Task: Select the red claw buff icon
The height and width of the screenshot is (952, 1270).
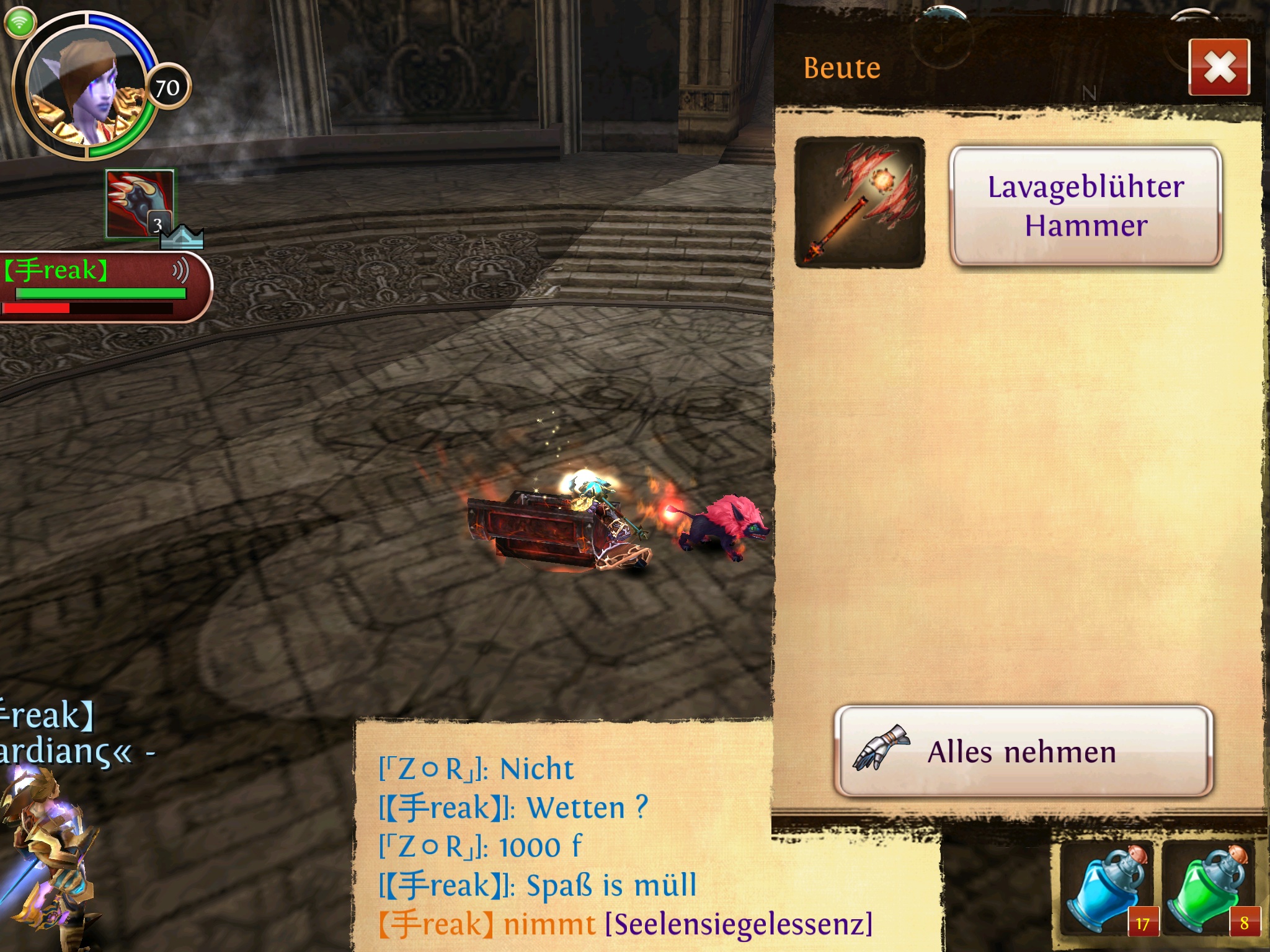Action: tap(140, 203)
